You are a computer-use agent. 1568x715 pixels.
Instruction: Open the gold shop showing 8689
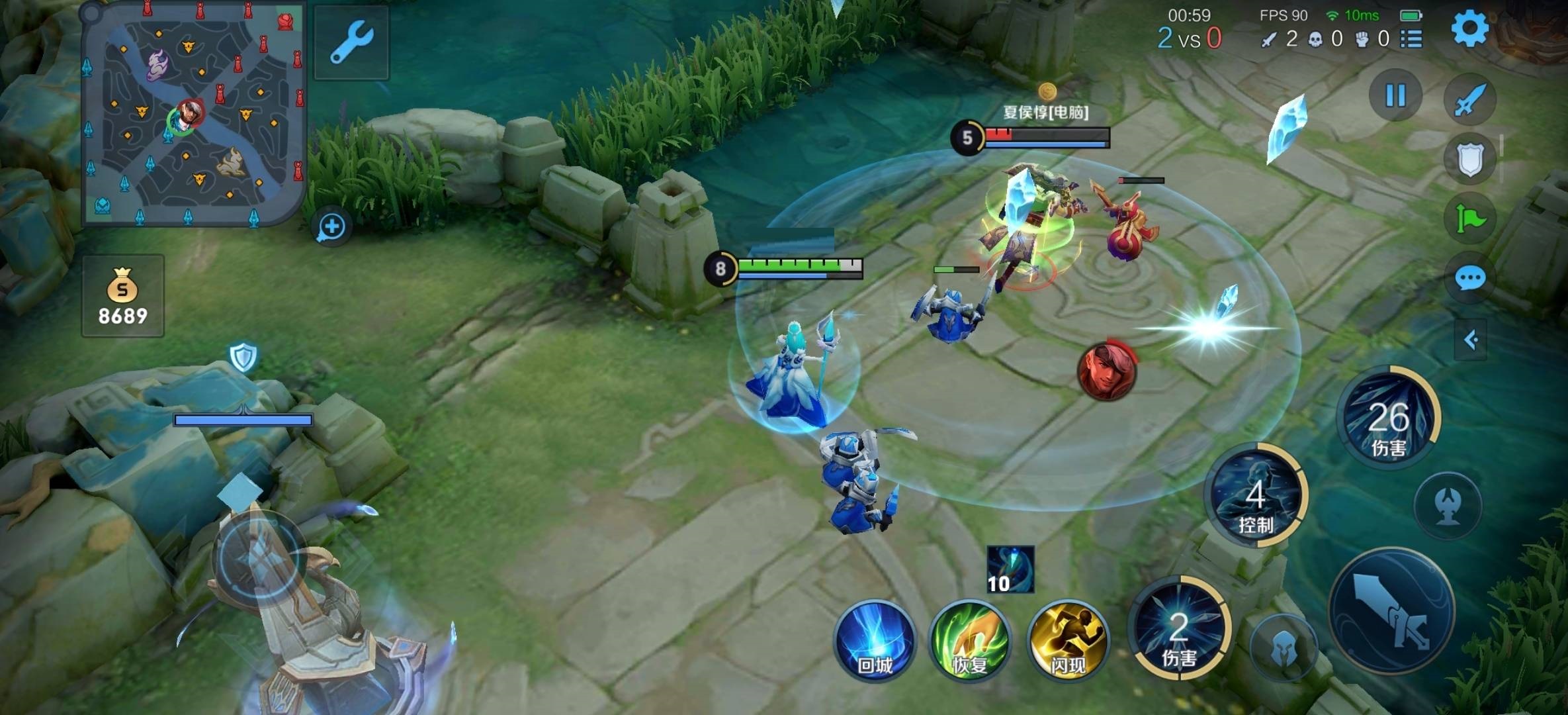(123, 296)
